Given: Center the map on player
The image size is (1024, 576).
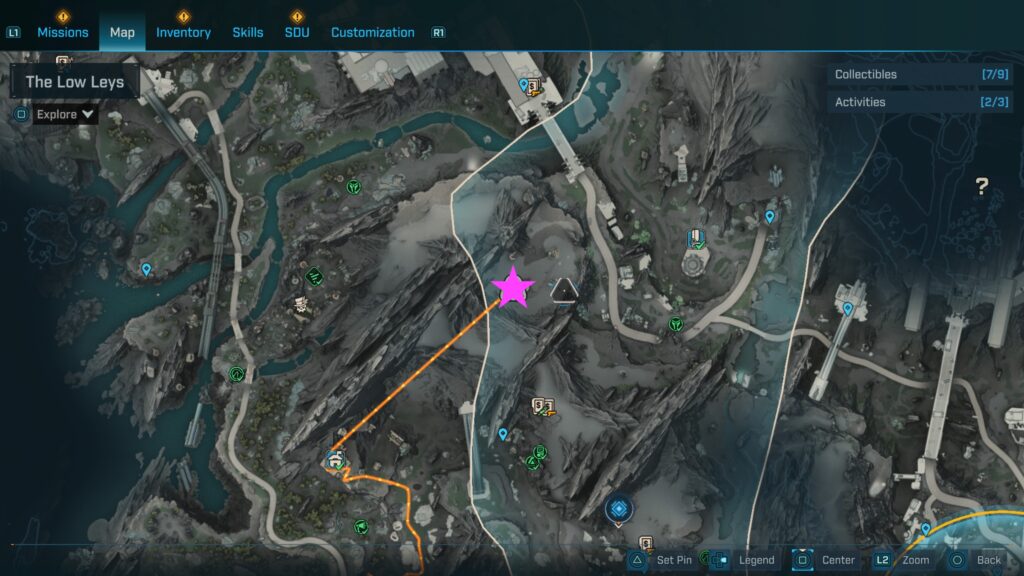Looking at the screenshot, I should [826, 560].
